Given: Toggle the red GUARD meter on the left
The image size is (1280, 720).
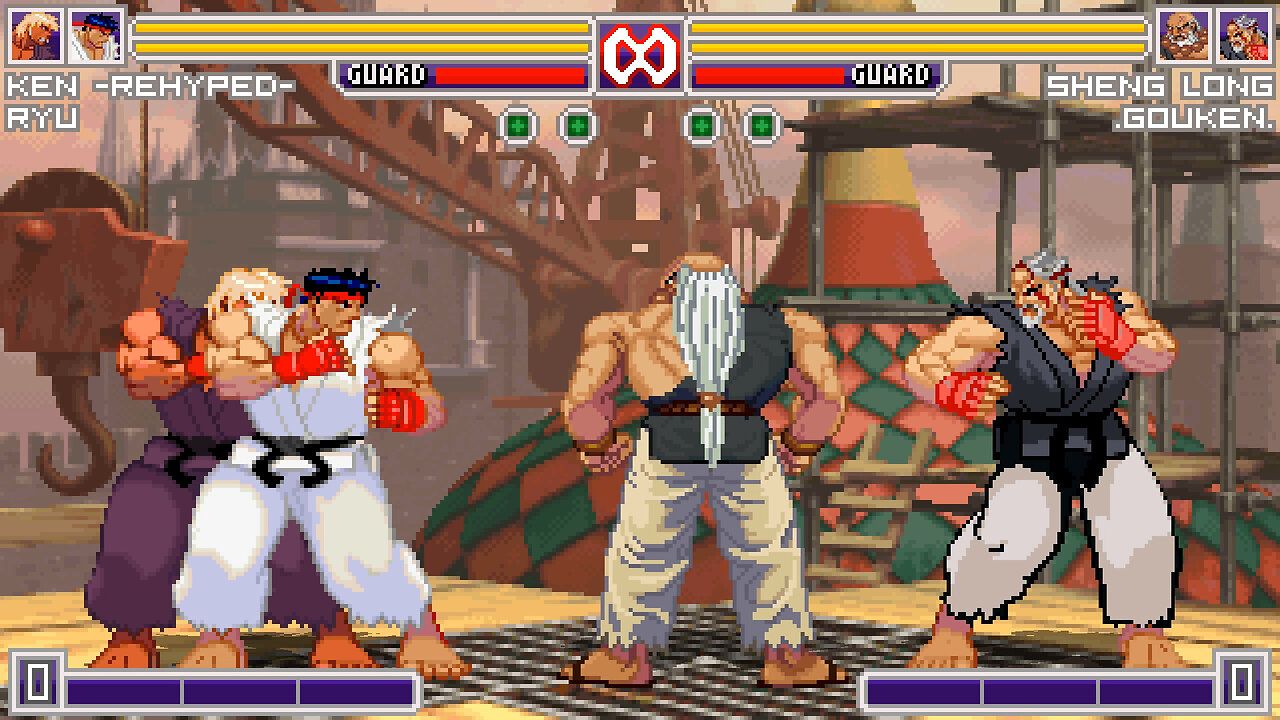Looking at the screenshot, I should pos(465,72).
